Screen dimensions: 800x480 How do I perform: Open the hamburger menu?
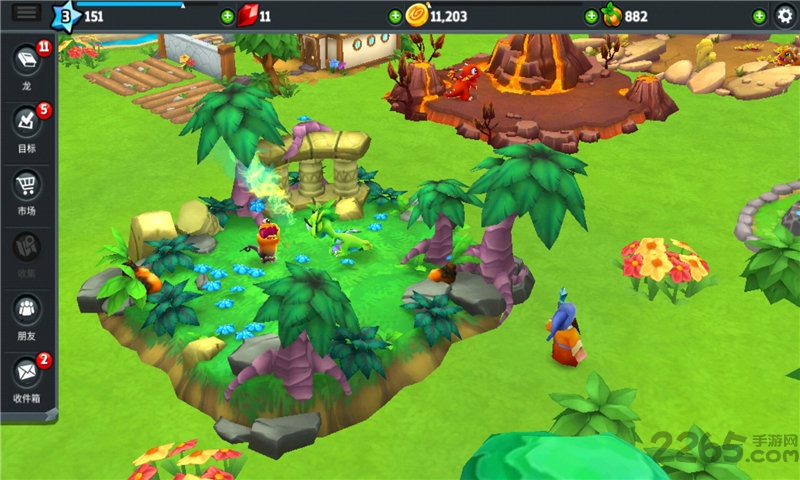[x=27, y=12]
